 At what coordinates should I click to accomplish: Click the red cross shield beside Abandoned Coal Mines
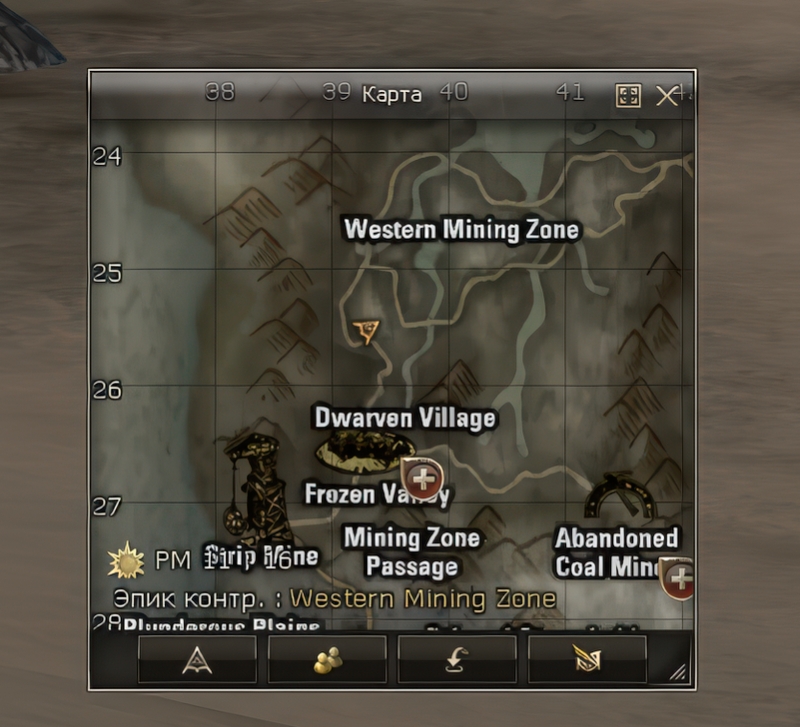tap(680, 578)
